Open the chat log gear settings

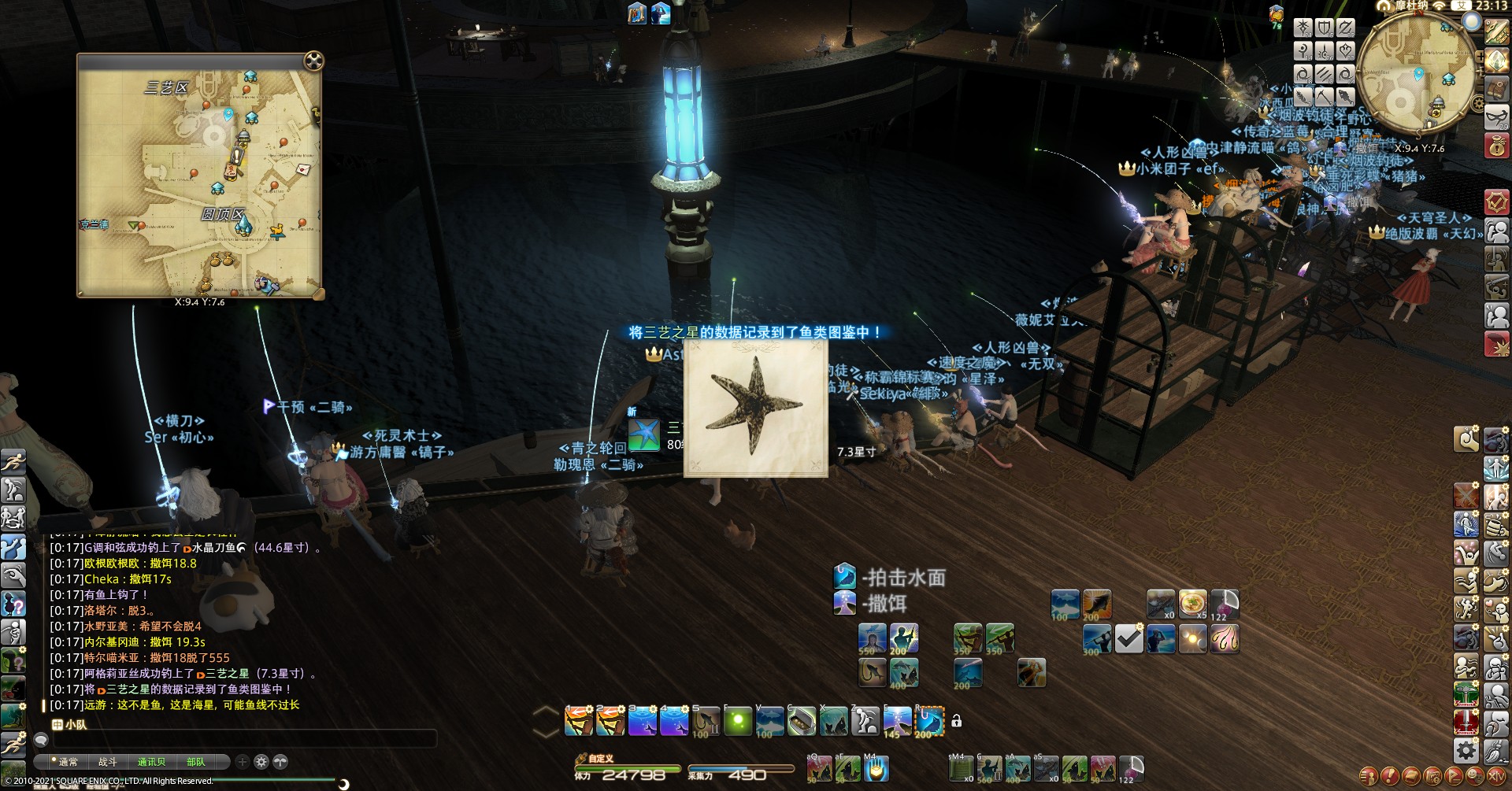tap(261, 762)
